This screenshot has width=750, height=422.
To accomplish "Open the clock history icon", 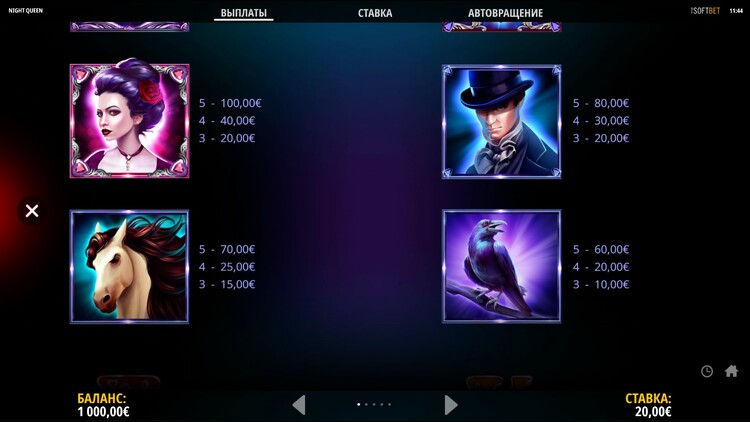I will [x=707, y=371].
